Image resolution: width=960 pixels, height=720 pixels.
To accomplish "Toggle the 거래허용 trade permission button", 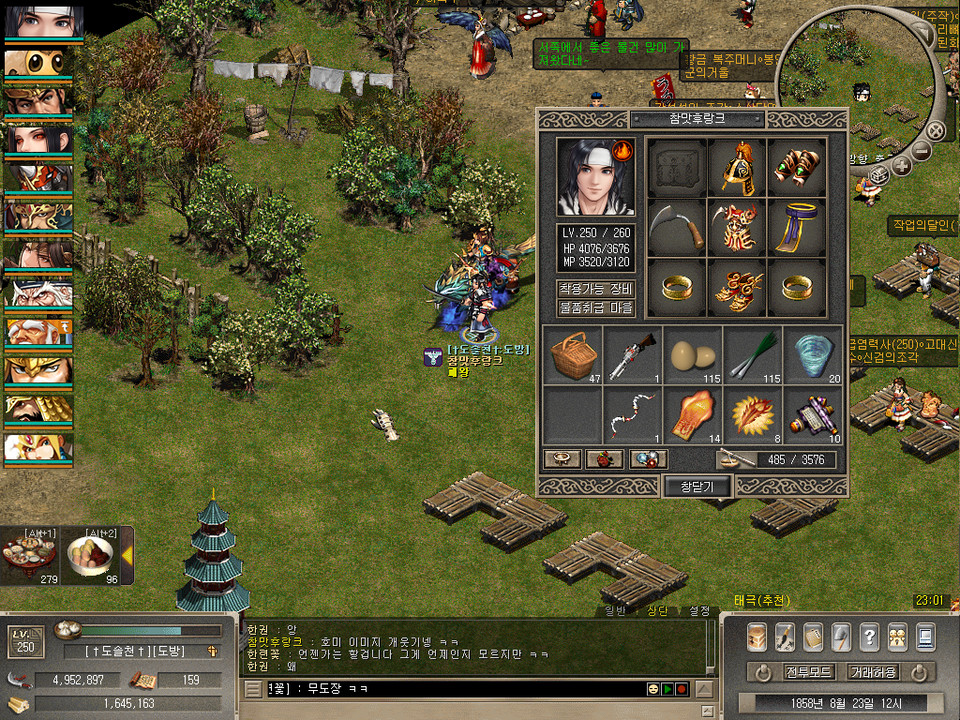I will coord(872,671).
